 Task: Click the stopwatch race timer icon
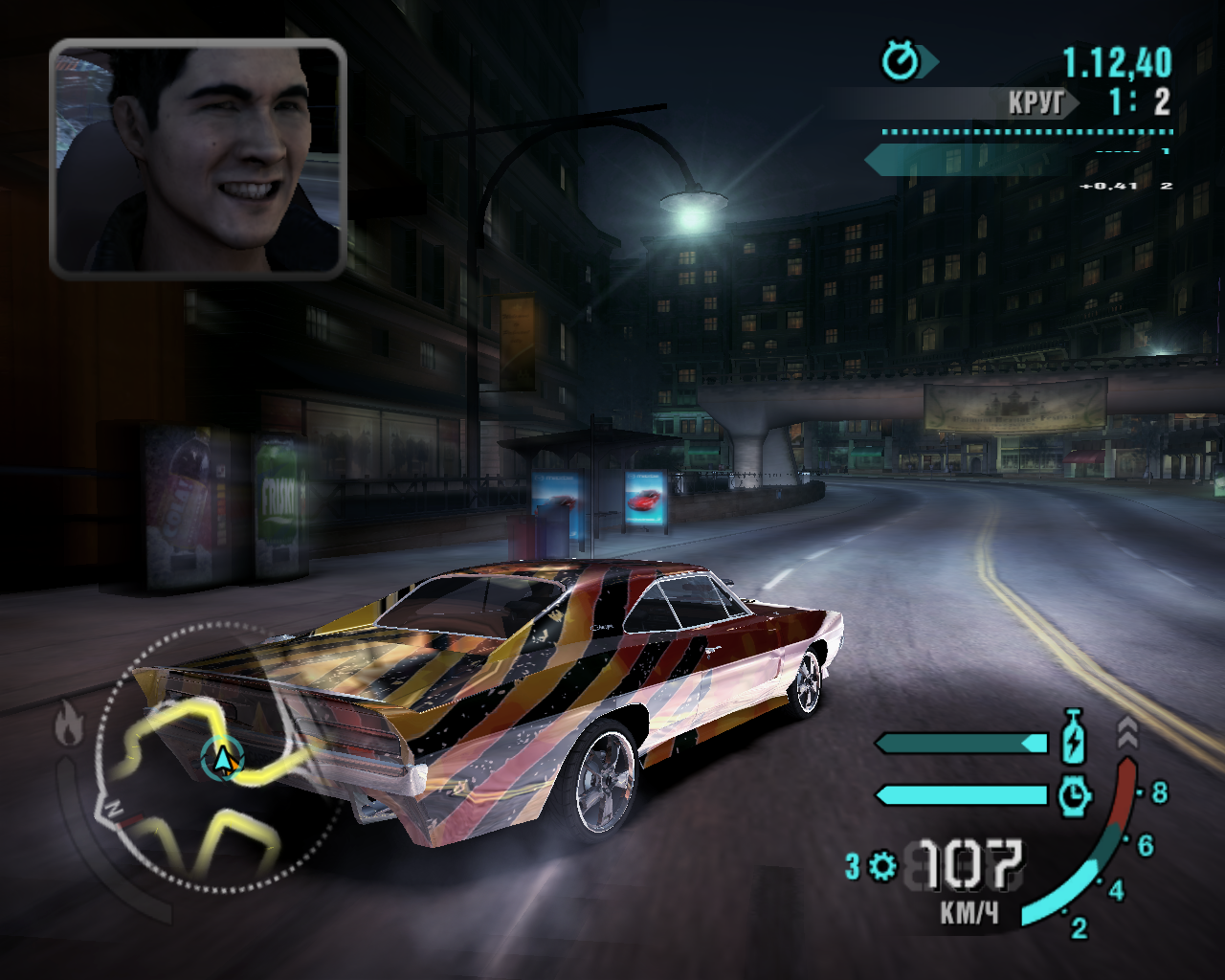pyautogui.click(x=901, y=62)
